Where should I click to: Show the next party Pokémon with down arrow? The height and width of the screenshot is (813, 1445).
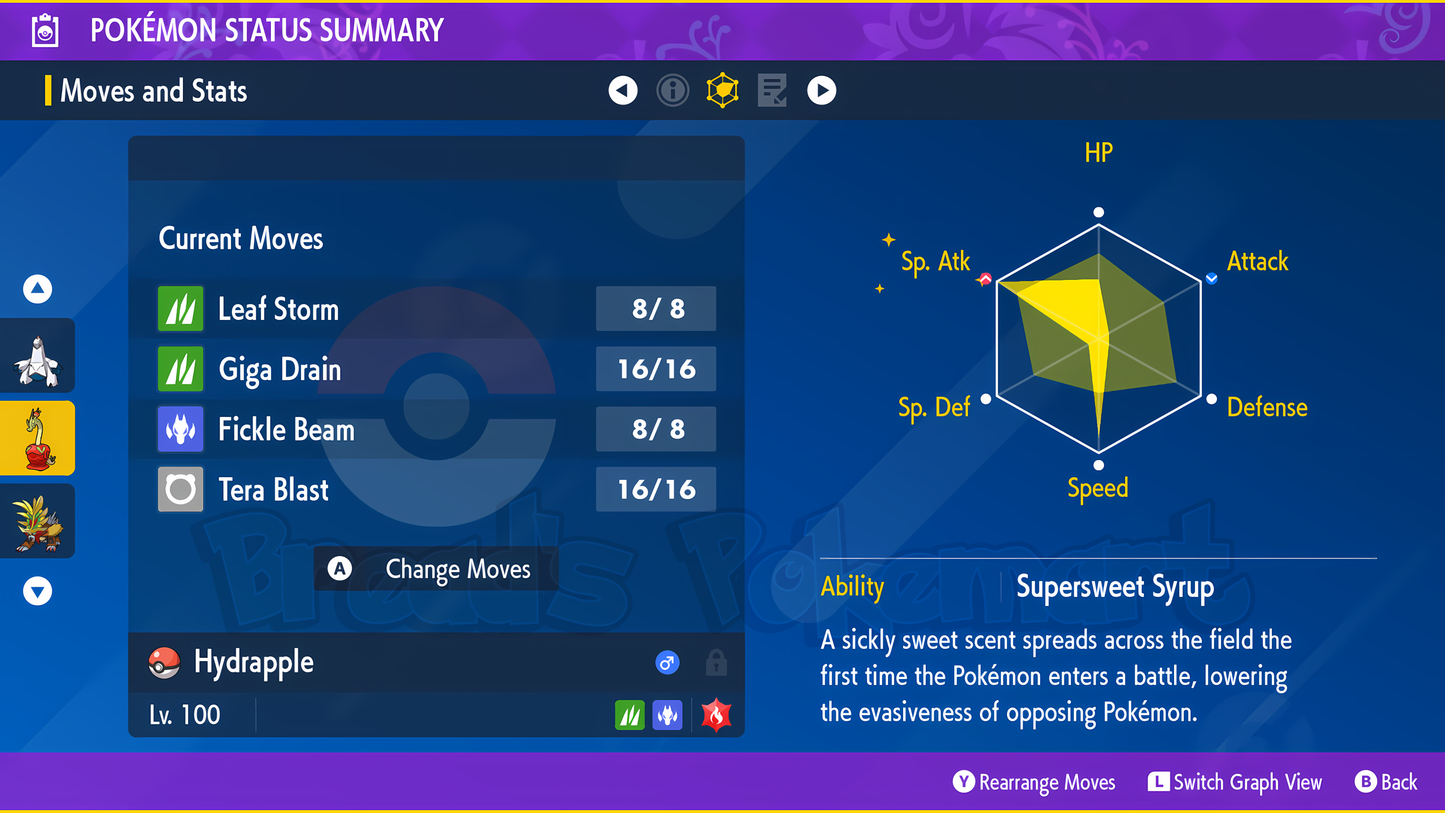pyautogui.click(x=38, y=592)
